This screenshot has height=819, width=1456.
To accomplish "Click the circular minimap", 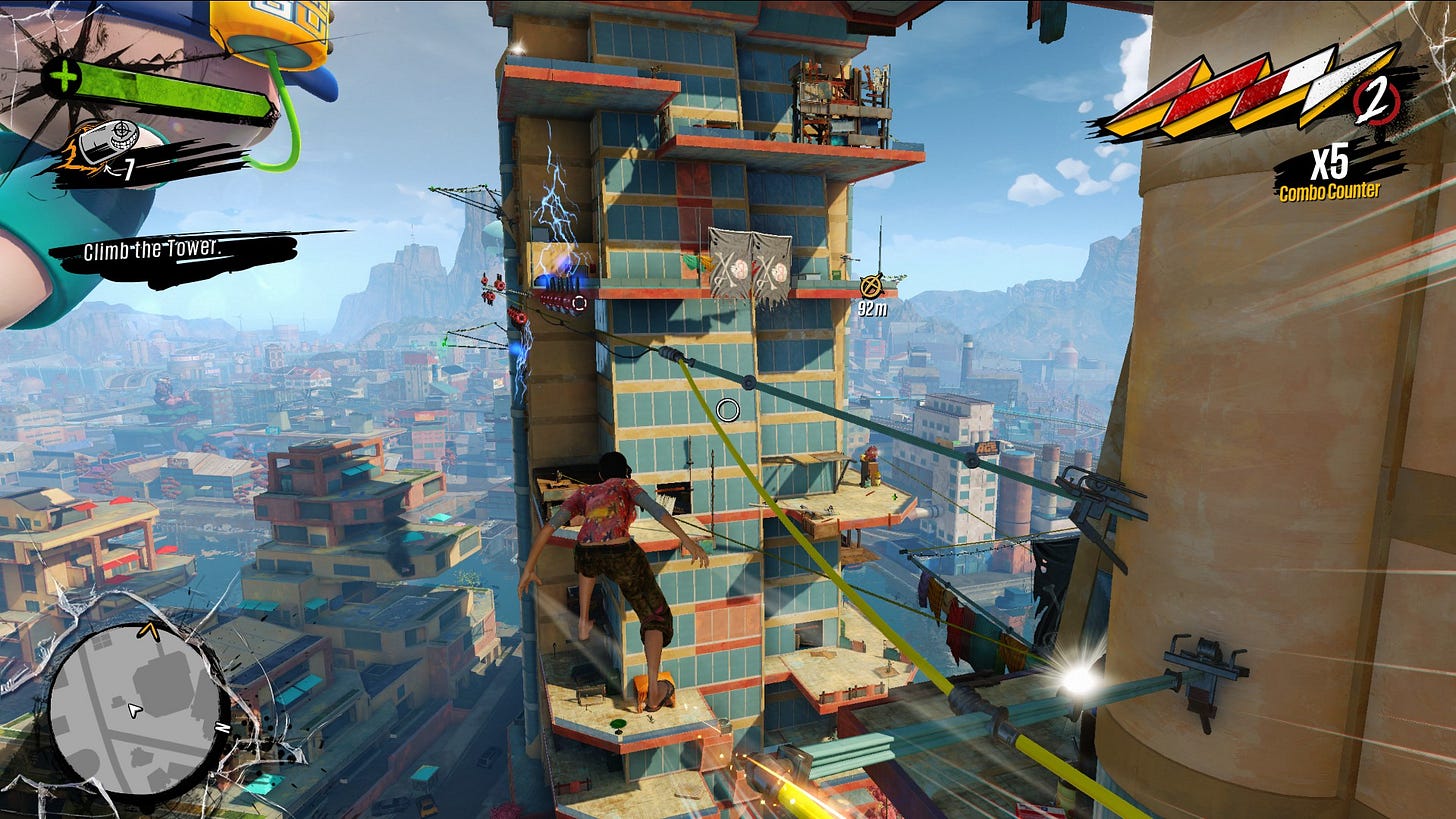I will [x=134, y=708].
